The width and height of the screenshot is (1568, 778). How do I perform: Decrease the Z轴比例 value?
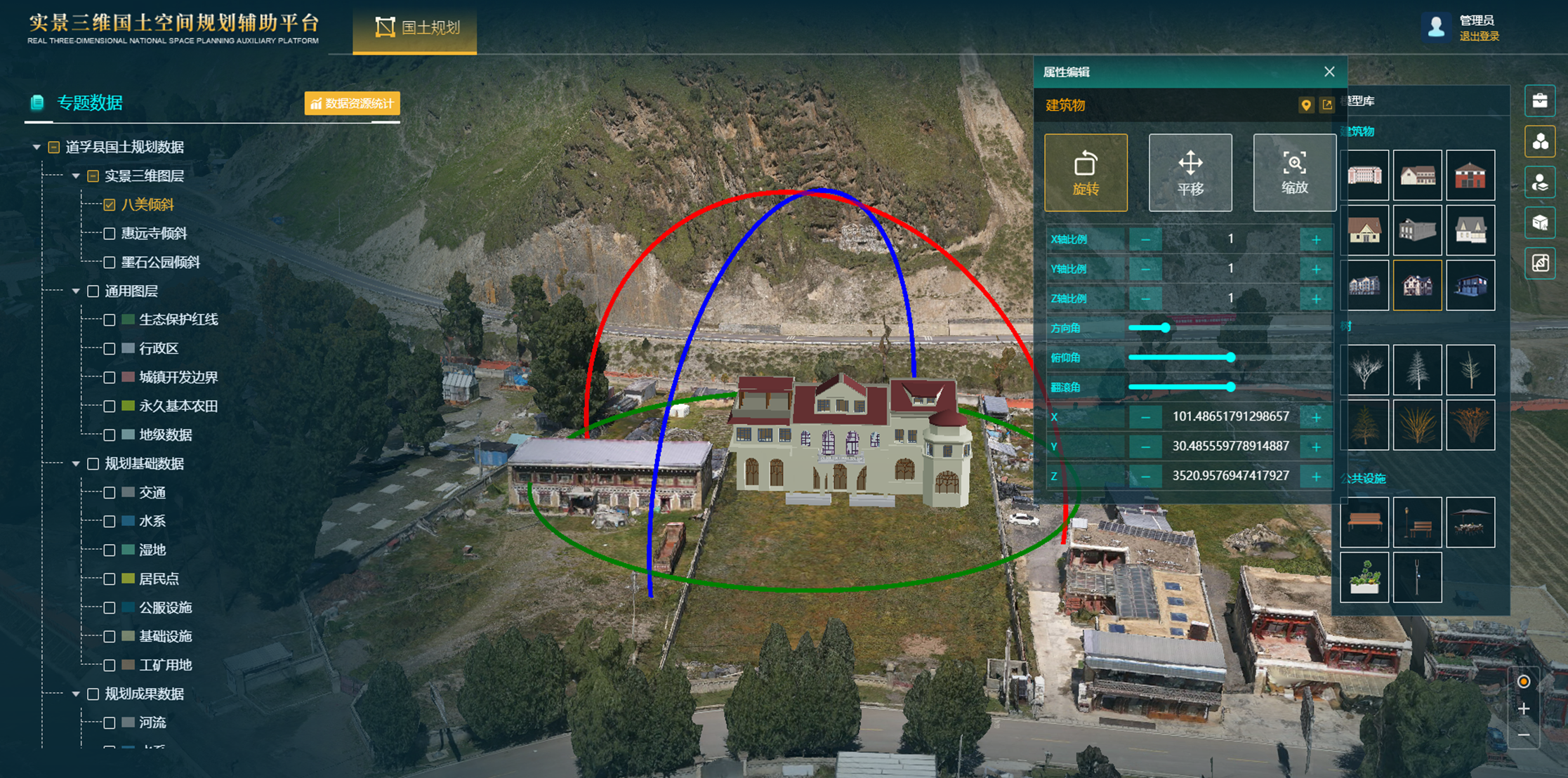coord(1145,298)
